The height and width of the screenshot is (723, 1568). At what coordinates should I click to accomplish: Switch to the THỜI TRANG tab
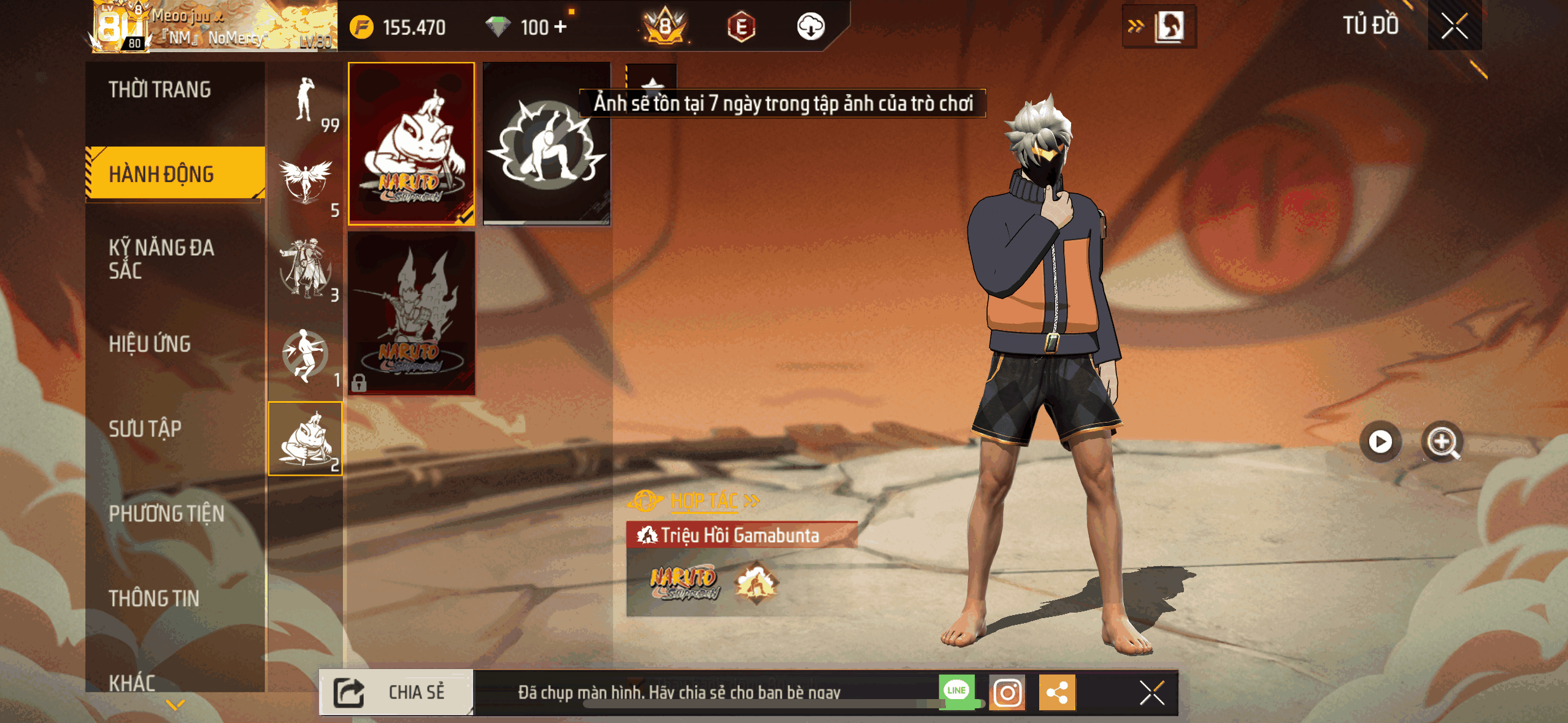160,90
